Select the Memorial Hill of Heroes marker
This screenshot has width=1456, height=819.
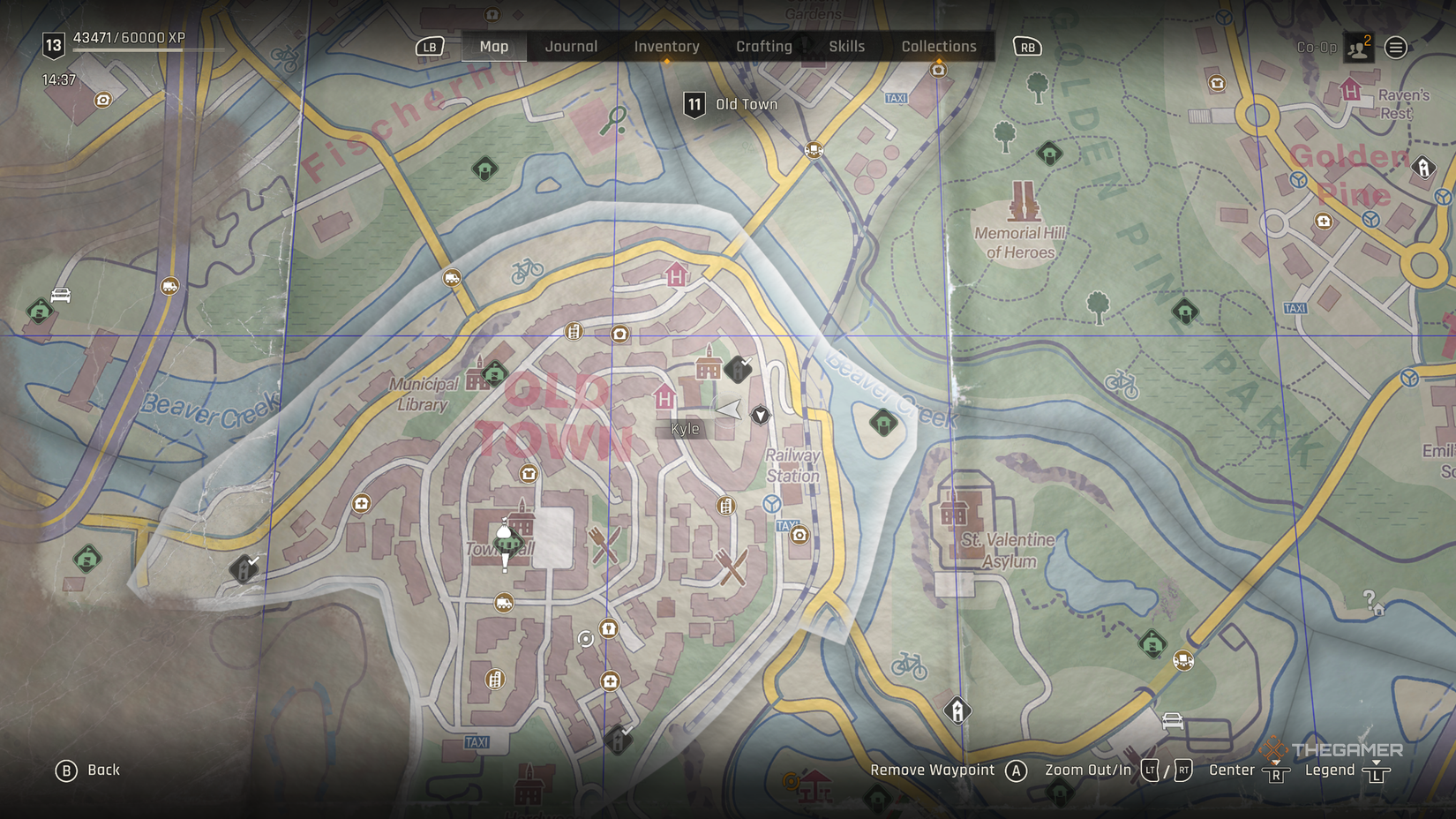tap(1024, 202)
